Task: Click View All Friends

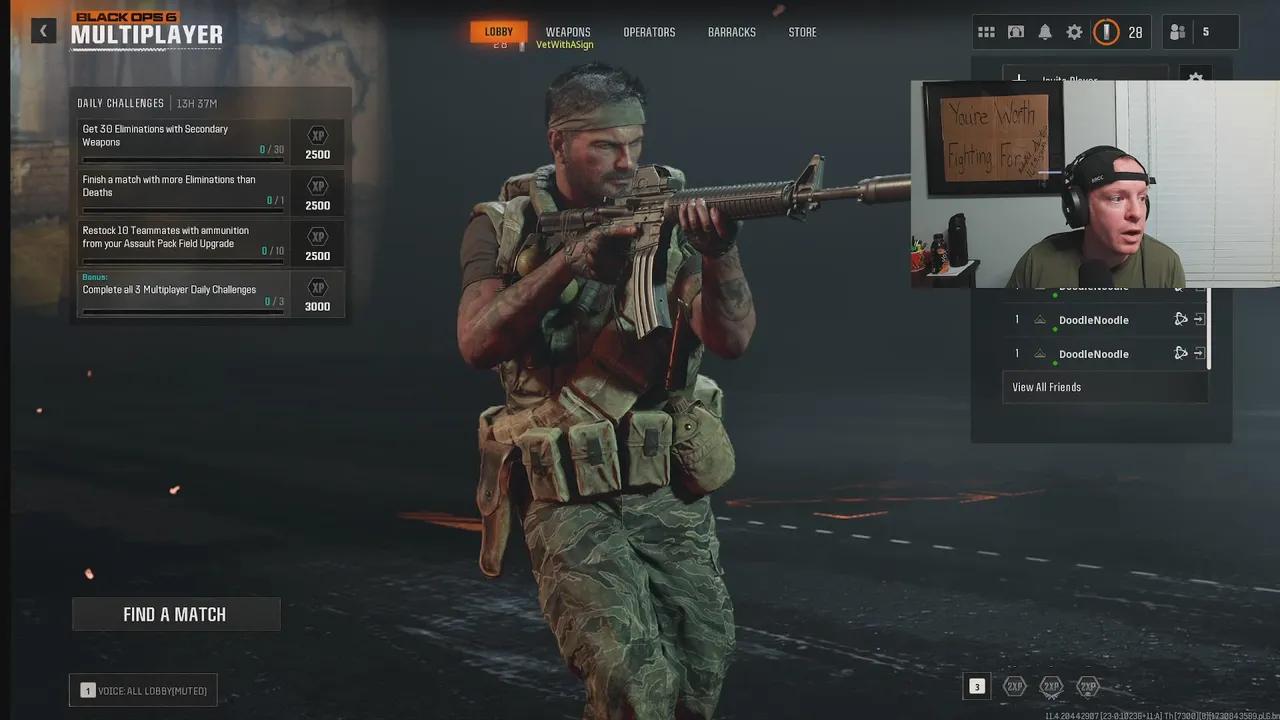Action: pos(1046,387)
